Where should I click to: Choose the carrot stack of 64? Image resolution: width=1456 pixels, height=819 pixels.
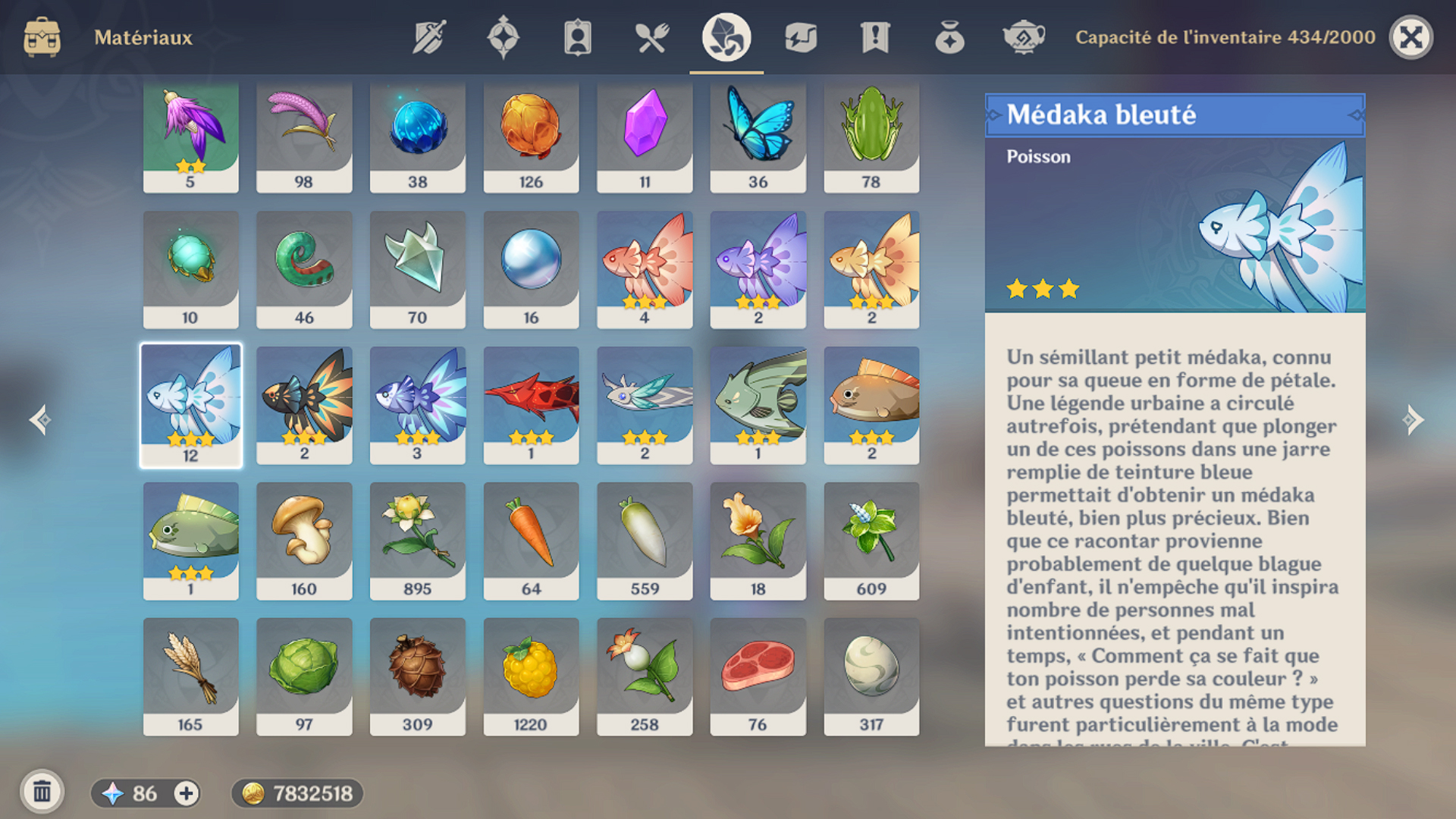(531, 541)
